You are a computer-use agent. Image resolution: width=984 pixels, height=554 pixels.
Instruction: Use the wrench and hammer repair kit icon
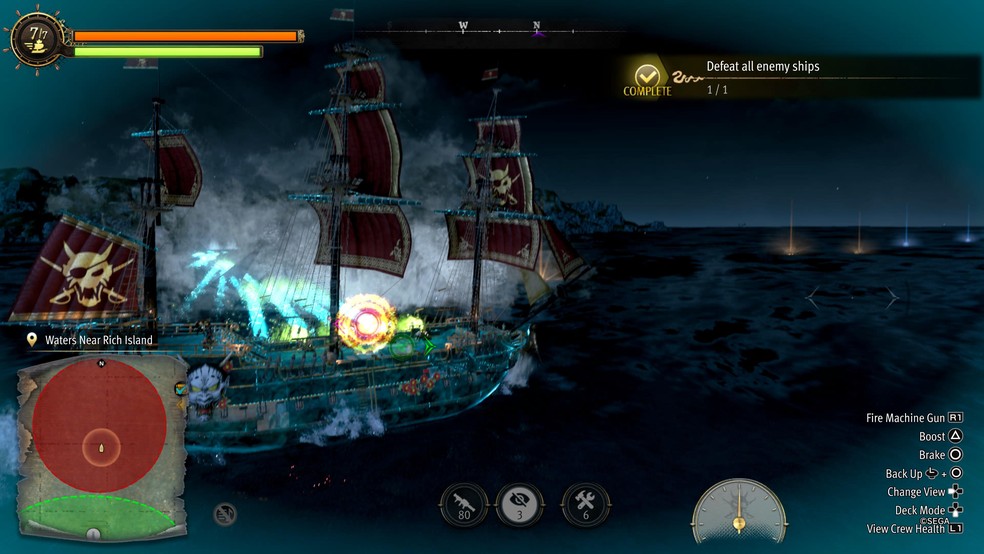[x=585, y=505]
